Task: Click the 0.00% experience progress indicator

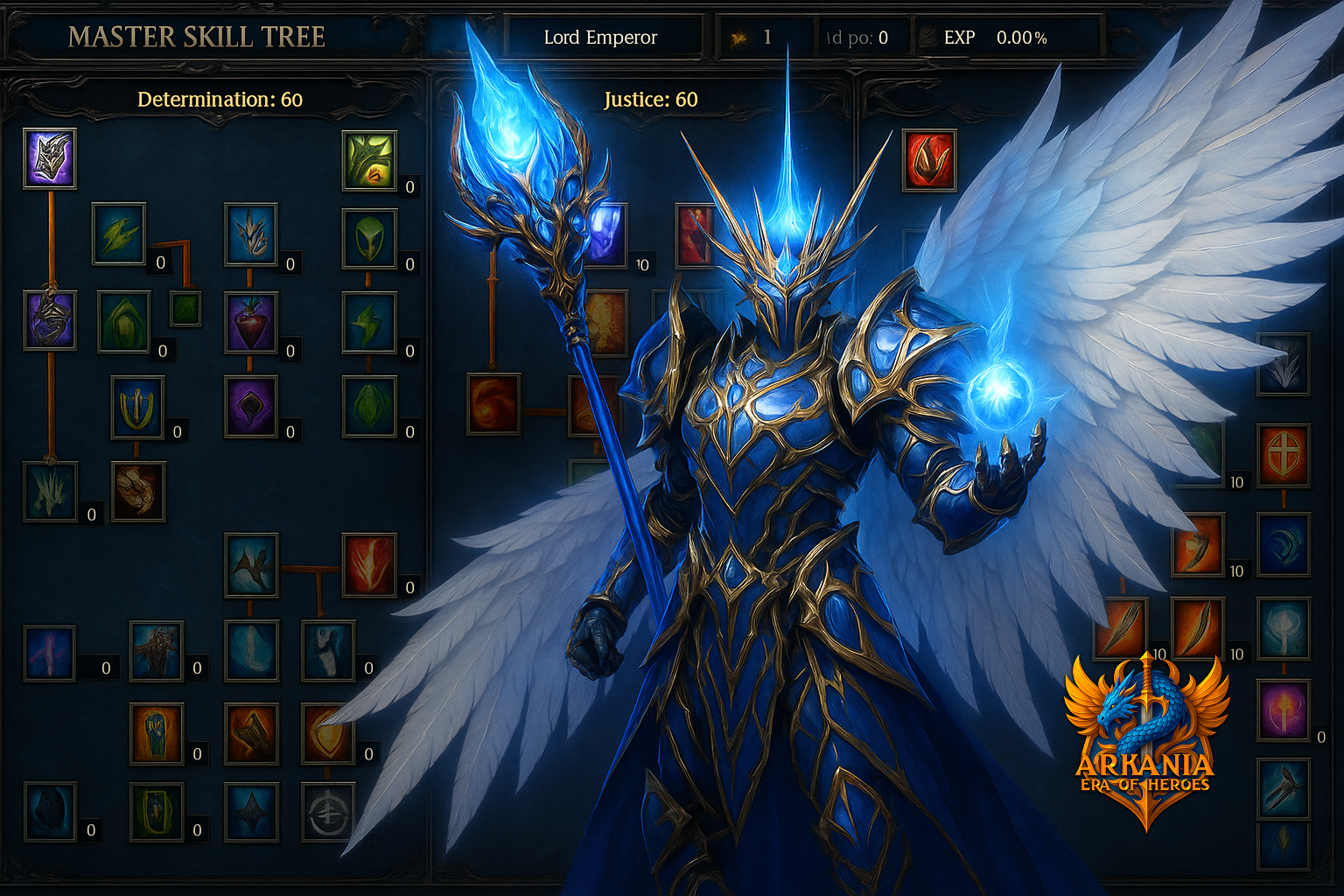Action: [1021, 38]
